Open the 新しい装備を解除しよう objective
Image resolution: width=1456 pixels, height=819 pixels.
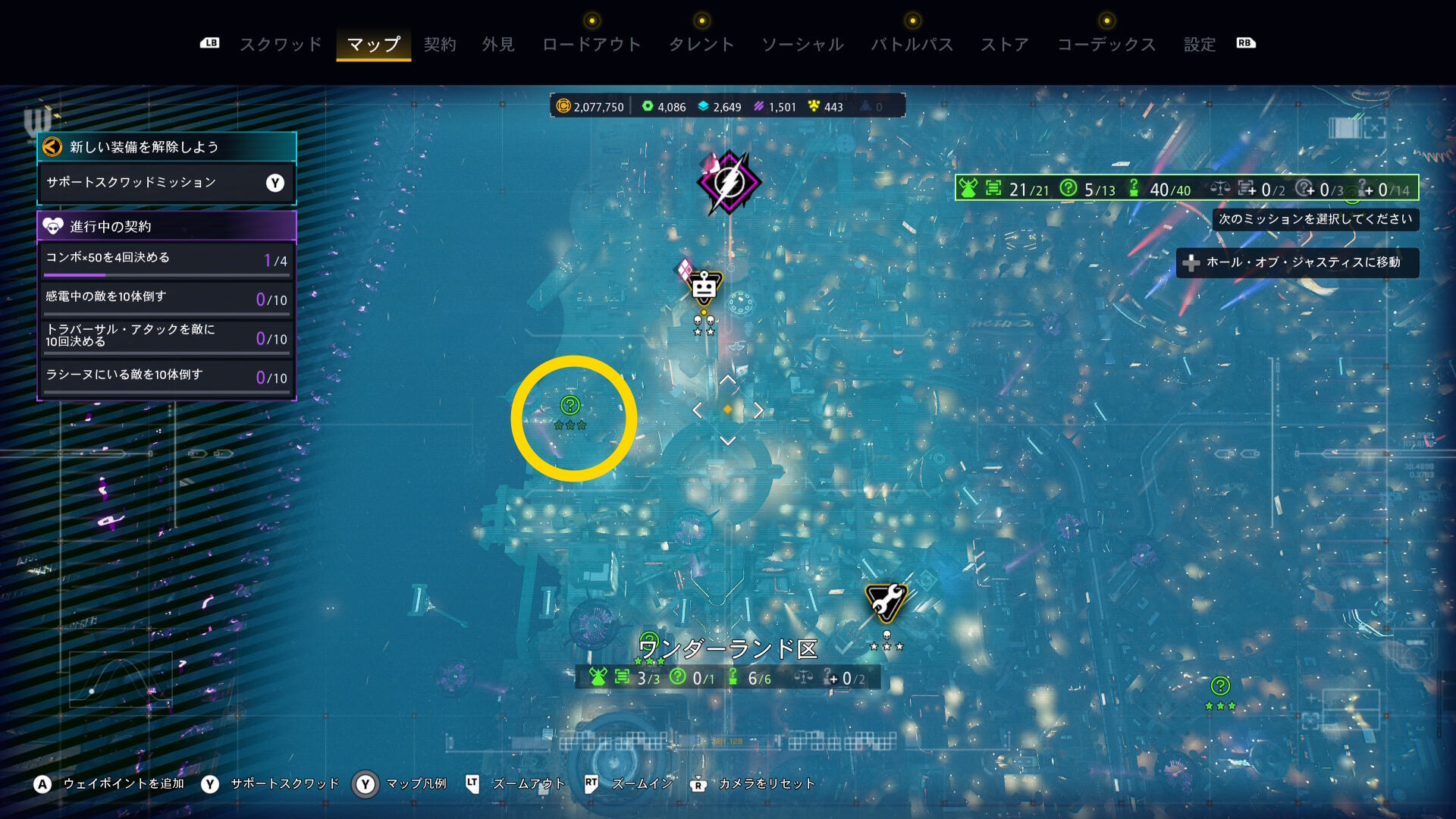[x=166, y=147]
